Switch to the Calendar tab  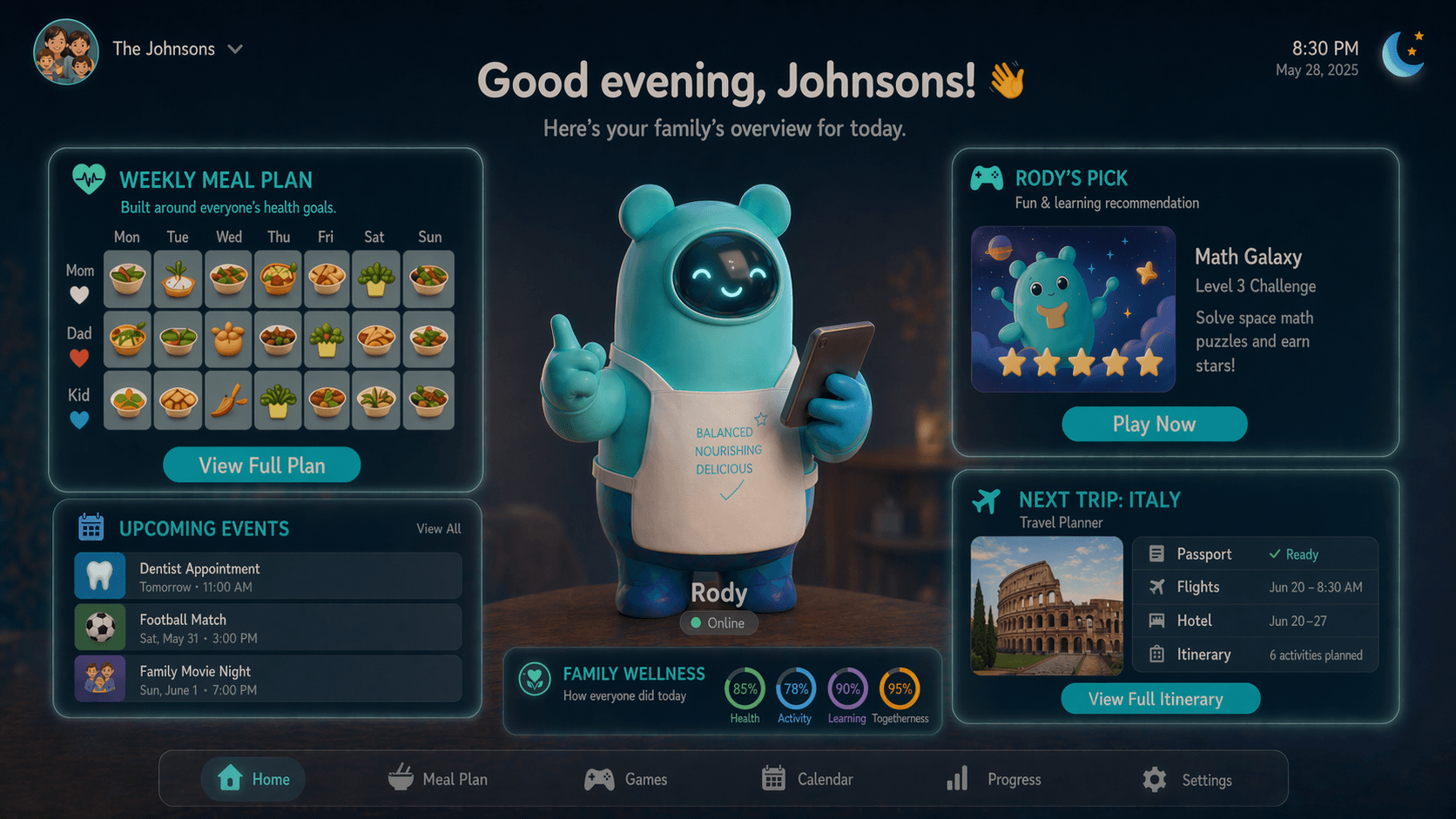tap(807, 779)
